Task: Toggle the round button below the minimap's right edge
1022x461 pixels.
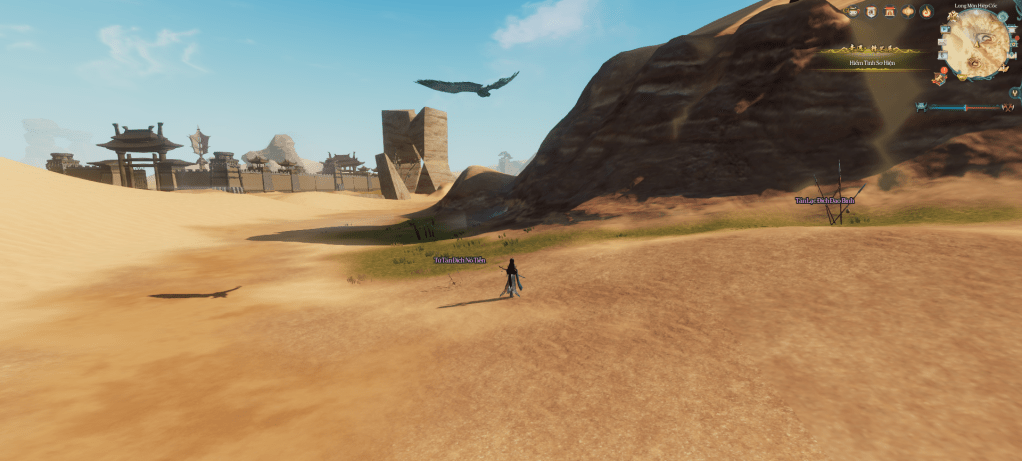Action: click(x=1014, y=92)
